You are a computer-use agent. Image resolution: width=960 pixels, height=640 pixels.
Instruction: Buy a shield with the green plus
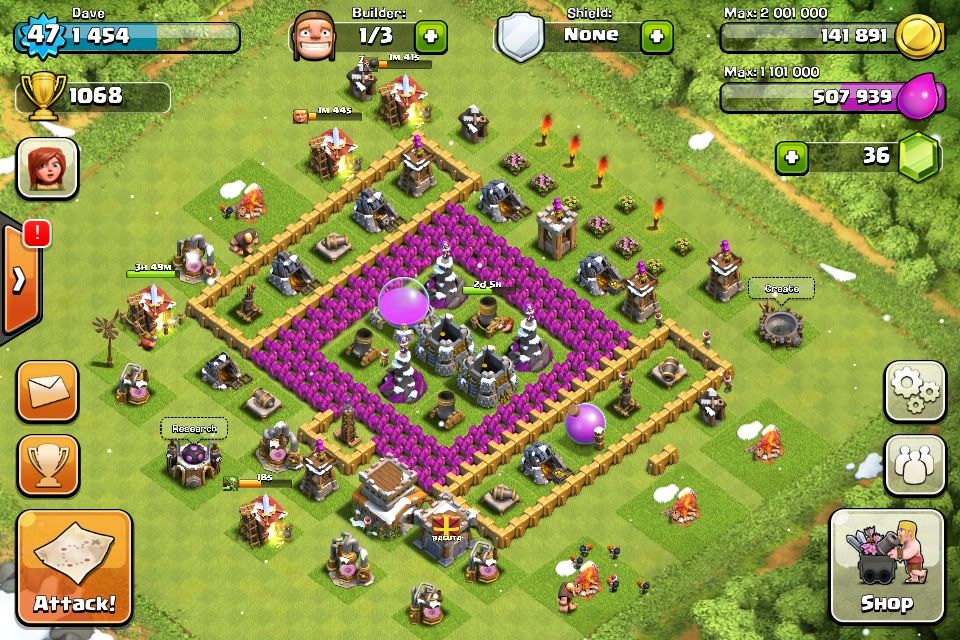pyautogui.click(x=657, y=36)
